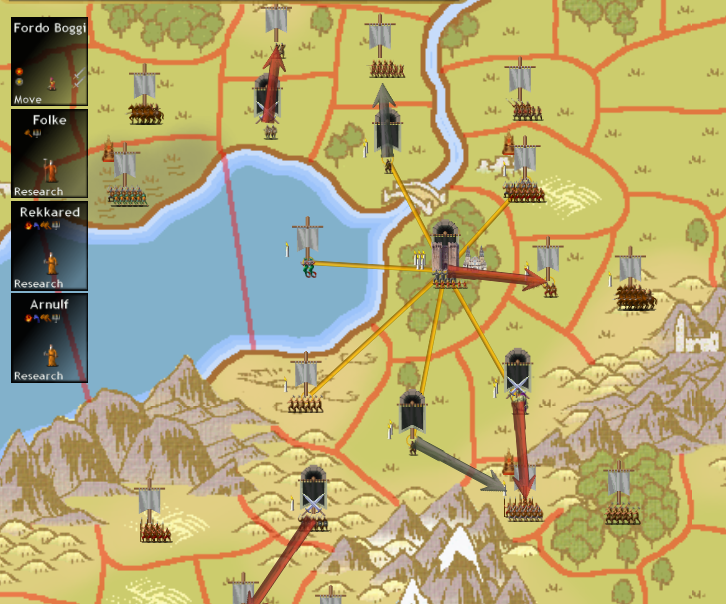Pick the Arnulf commander card
726x604 pixels.
tap(49, 338)
